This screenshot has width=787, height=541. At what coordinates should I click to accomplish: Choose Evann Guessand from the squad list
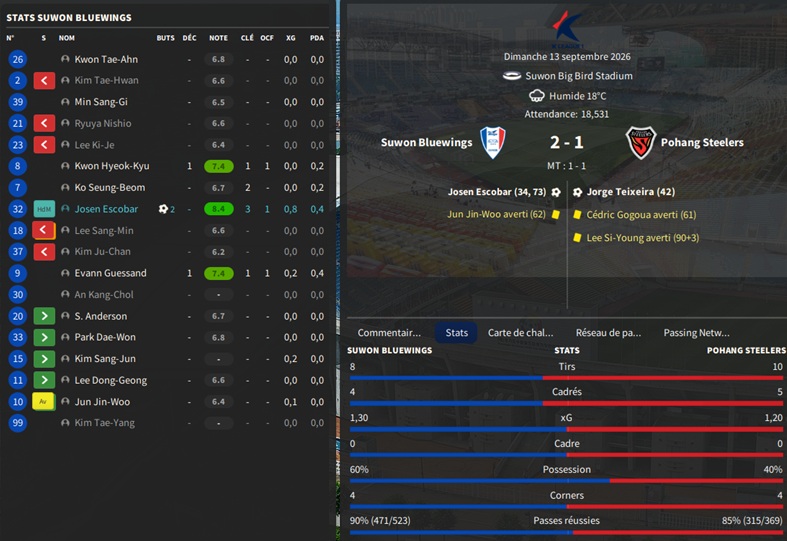(110, 273)
